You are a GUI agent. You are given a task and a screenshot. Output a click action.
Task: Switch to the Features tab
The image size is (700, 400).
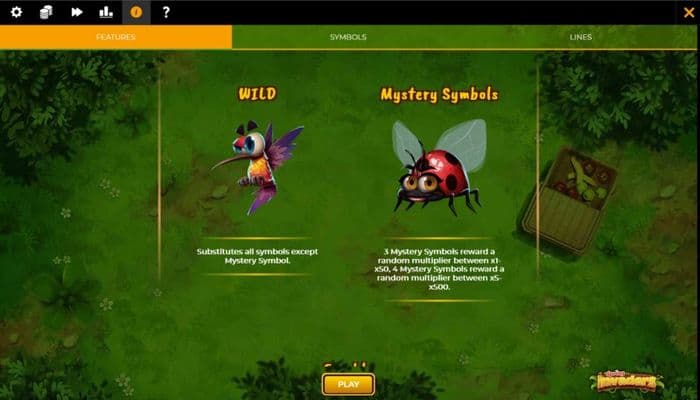[116, 37]
